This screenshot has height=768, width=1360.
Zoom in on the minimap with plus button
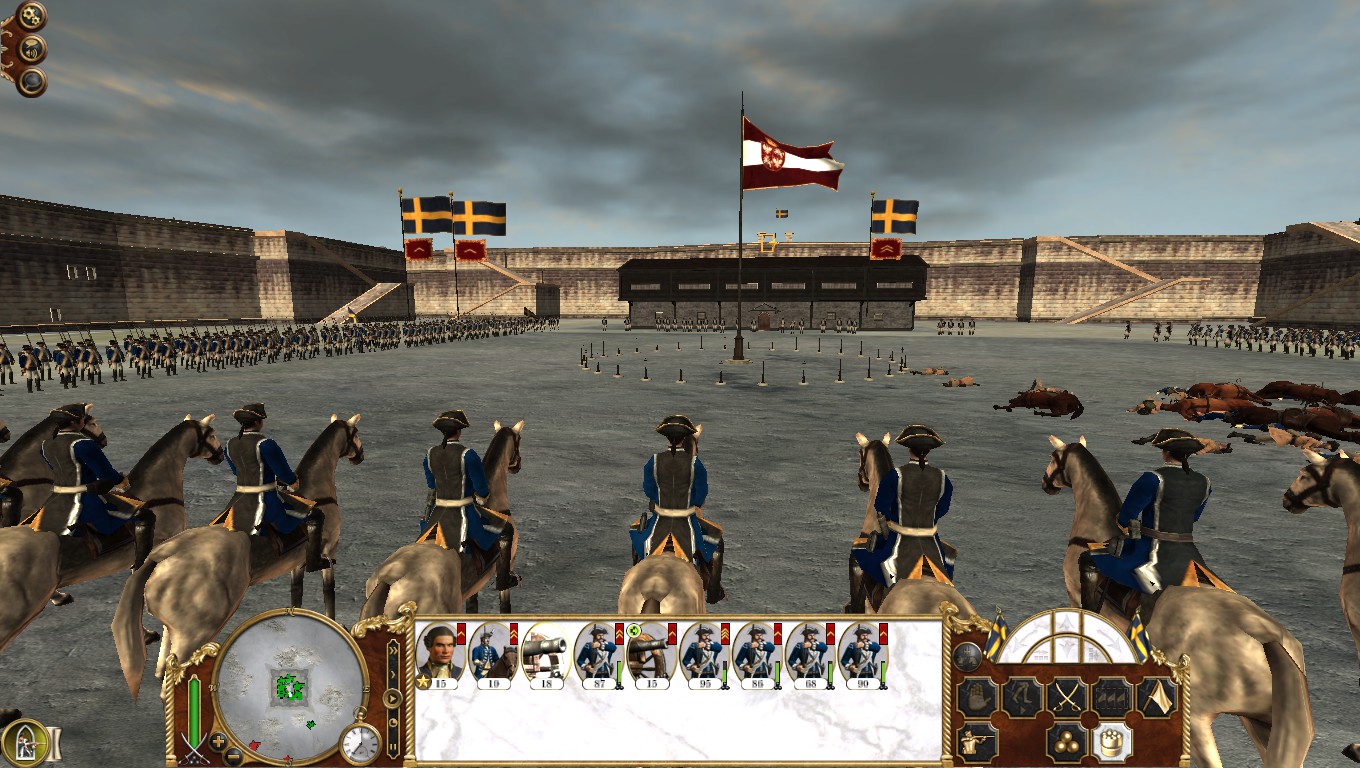click(217, 741)
